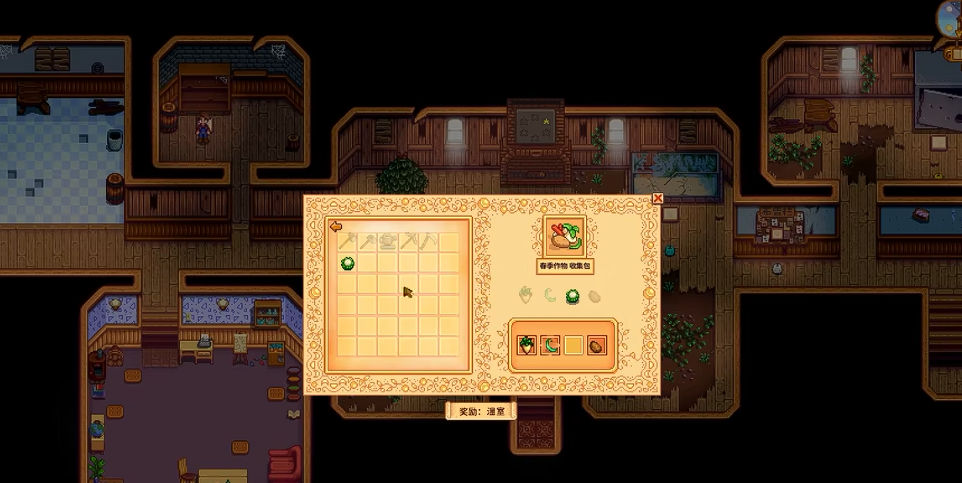This screenshot has height=483, width=962.
Task: Select the faded green bean ingredient requirement
Action: tap(549, 295)
